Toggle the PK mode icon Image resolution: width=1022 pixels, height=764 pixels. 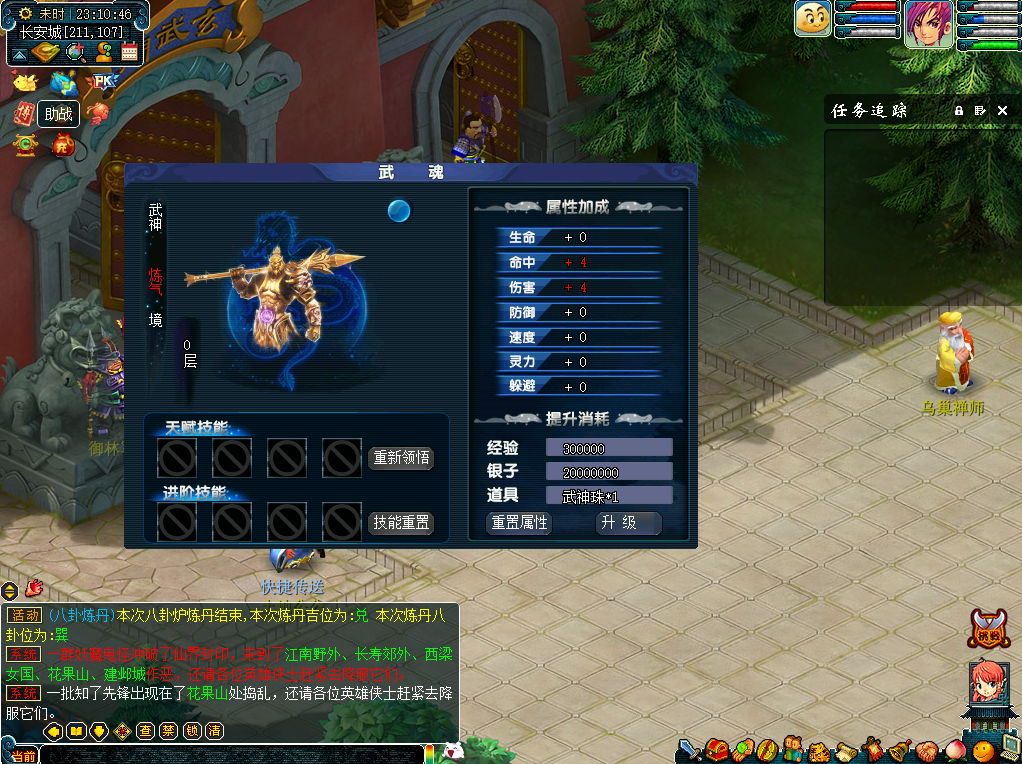click(102, 81)
